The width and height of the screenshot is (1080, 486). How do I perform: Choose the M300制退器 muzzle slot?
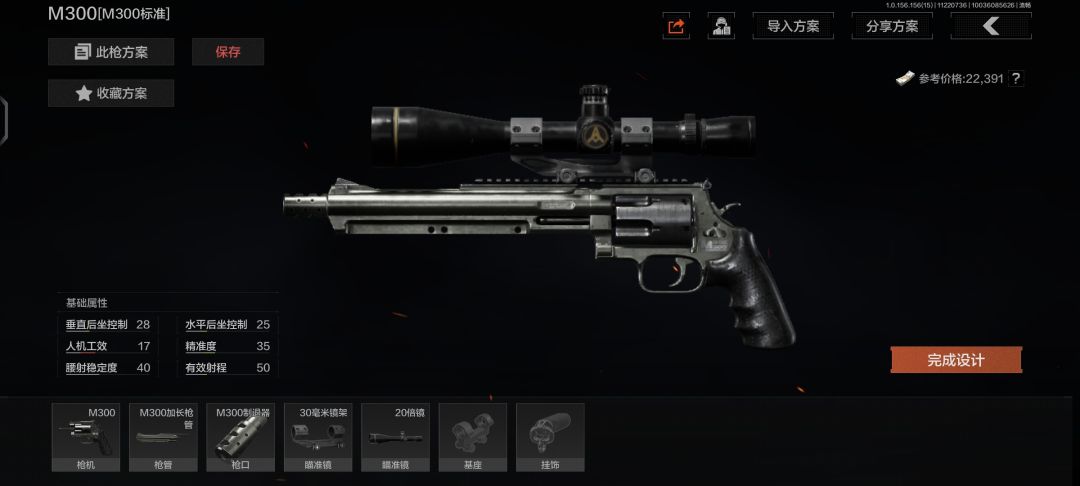[240, 437]
